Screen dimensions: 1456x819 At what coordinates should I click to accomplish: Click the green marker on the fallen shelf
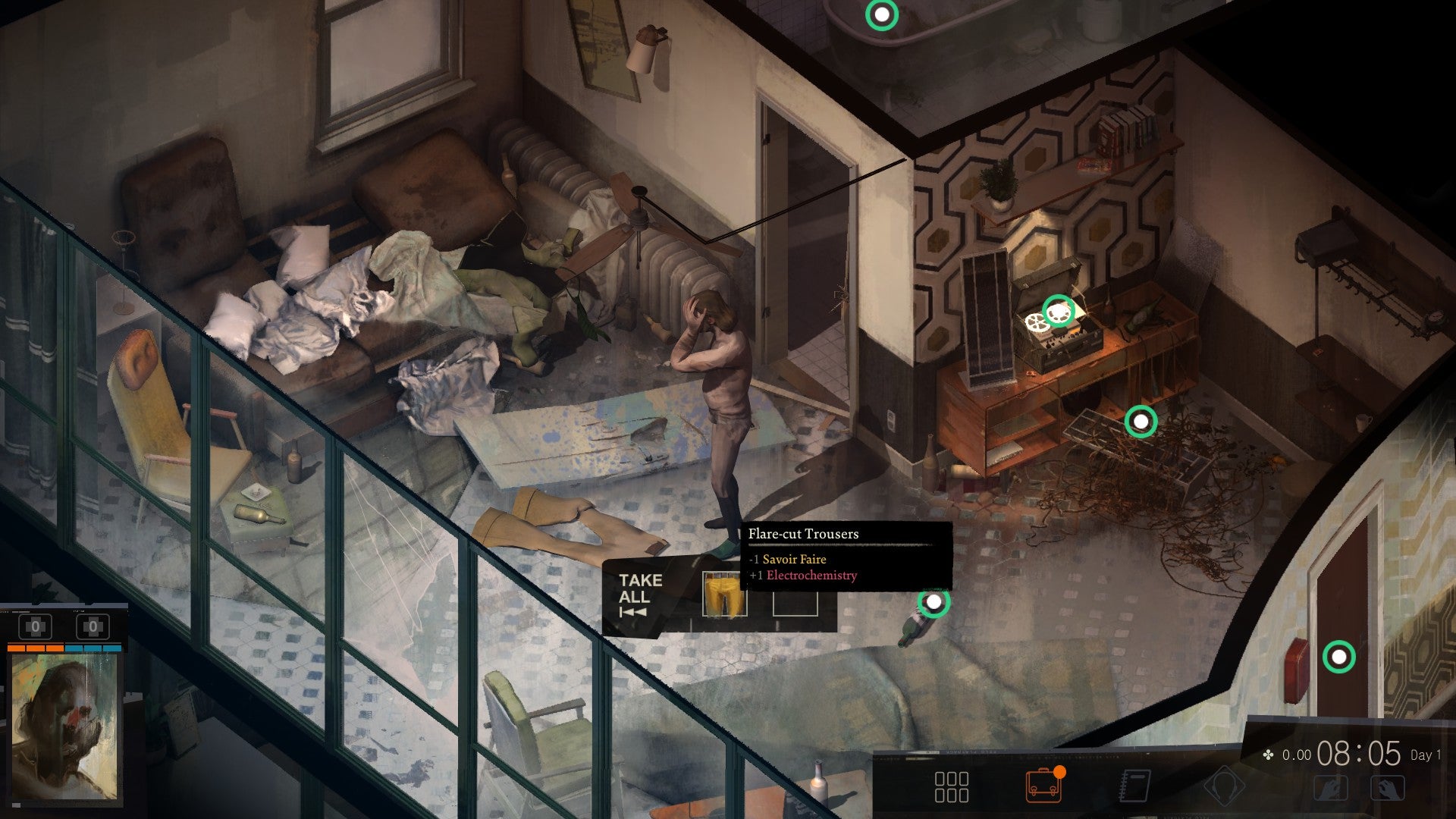(1141, 422)
